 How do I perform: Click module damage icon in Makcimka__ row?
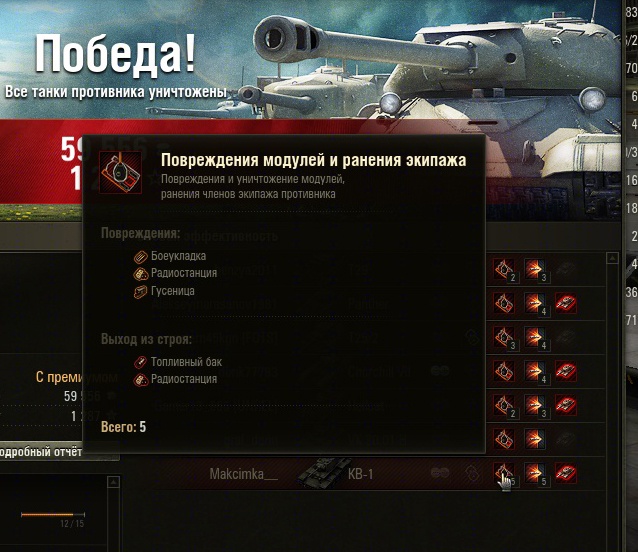pyautogui.click(x=504, y=473)
